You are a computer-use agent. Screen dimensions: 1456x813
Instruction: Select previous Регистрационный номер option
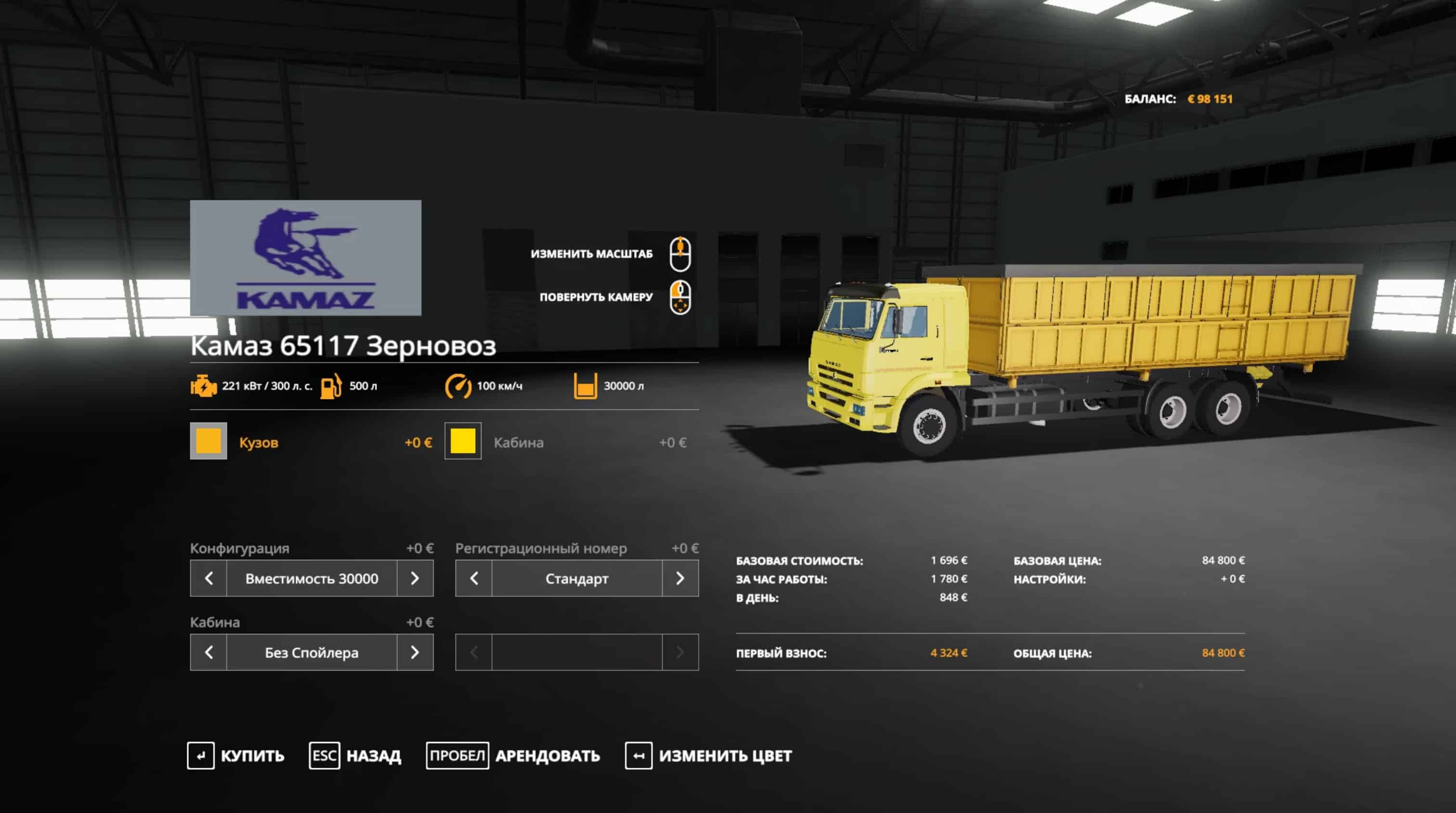coord(474,578)
